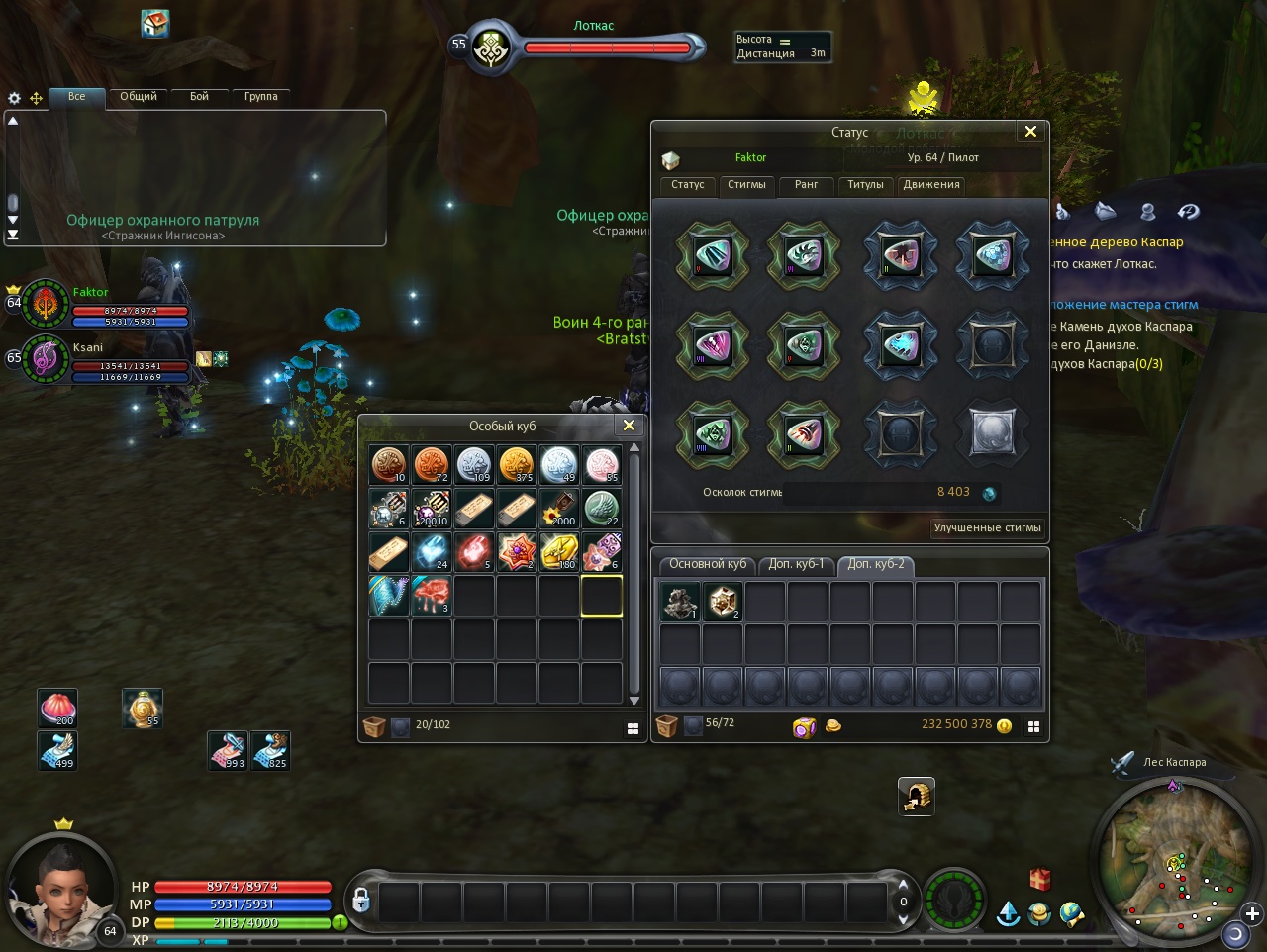
Task: Click the Улучшенные стигмы button
Action: point(987,528)
